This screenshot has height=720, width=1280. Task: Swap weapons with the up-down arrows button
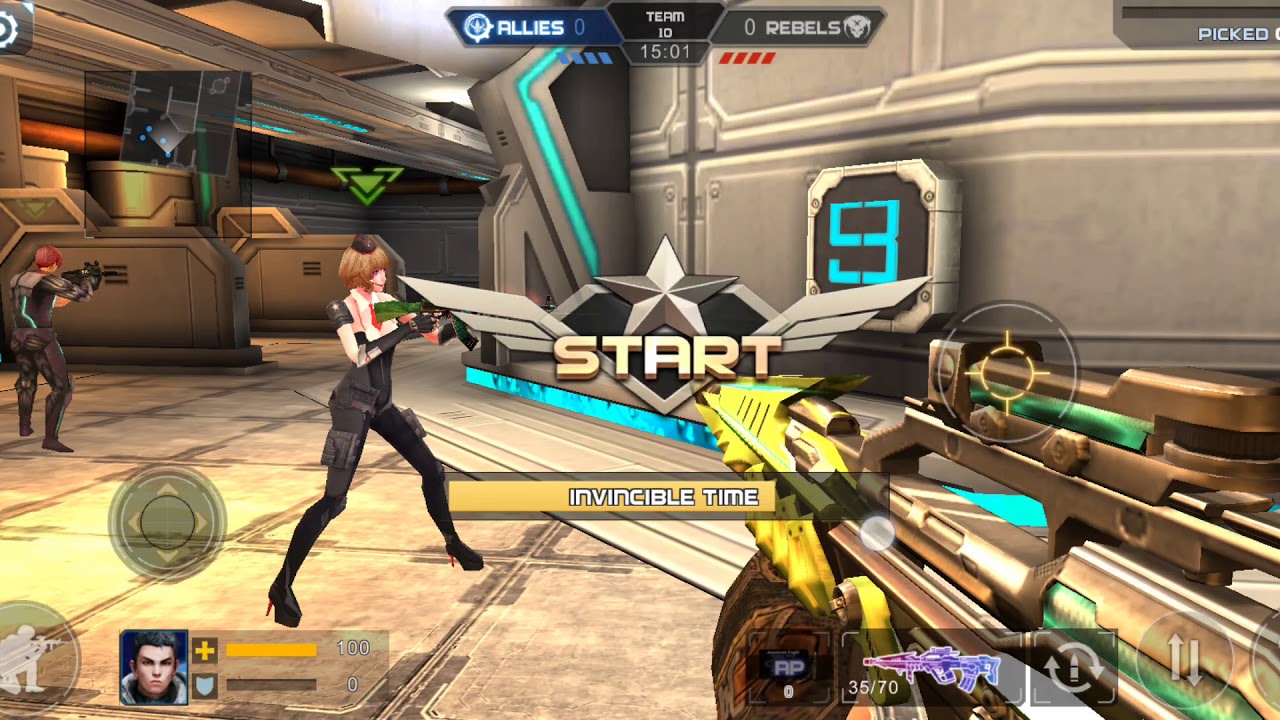[x=1184, y=660]
